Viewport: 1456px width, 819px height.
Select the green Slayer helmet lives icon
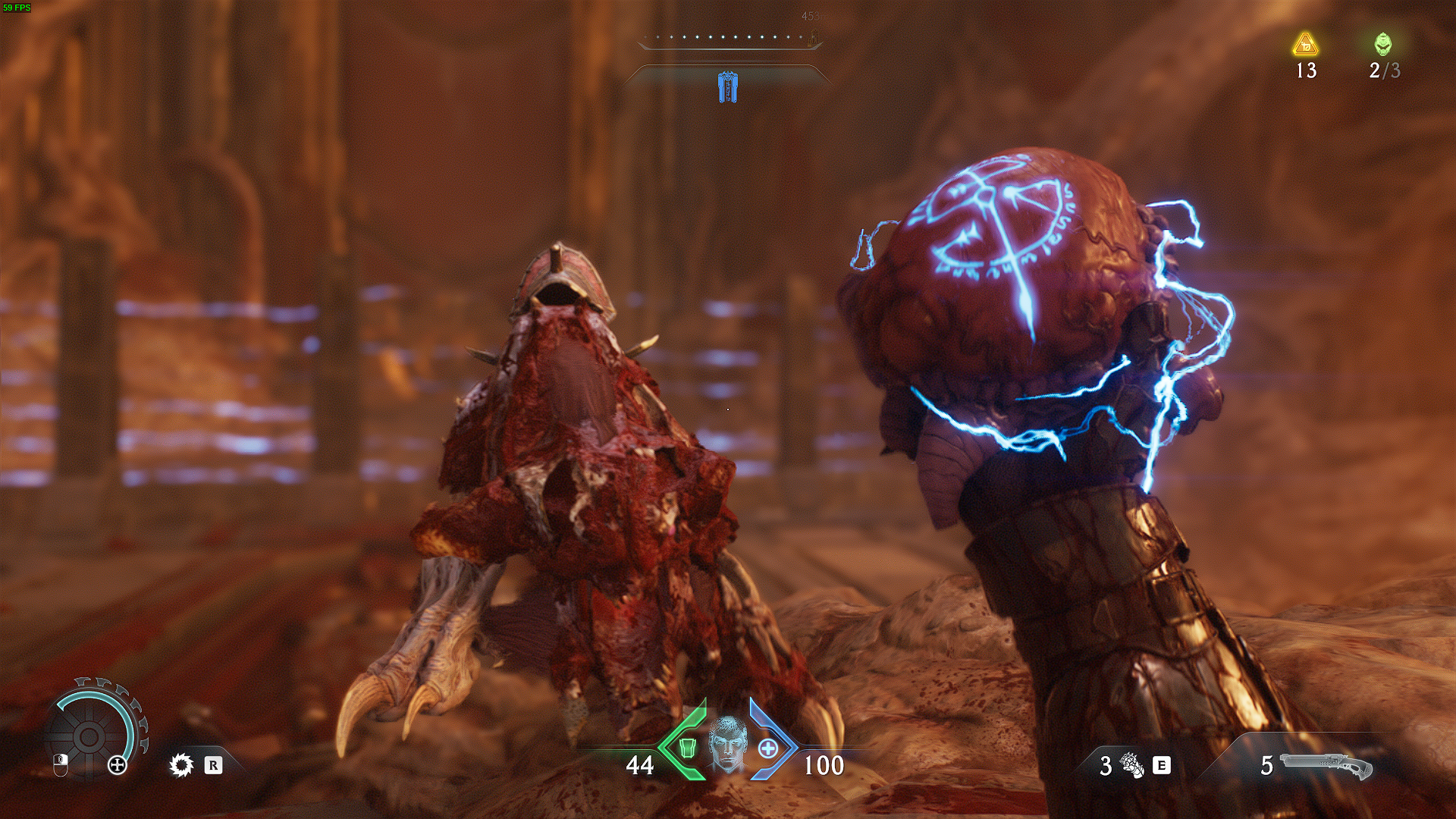[x=1383, y=44]
